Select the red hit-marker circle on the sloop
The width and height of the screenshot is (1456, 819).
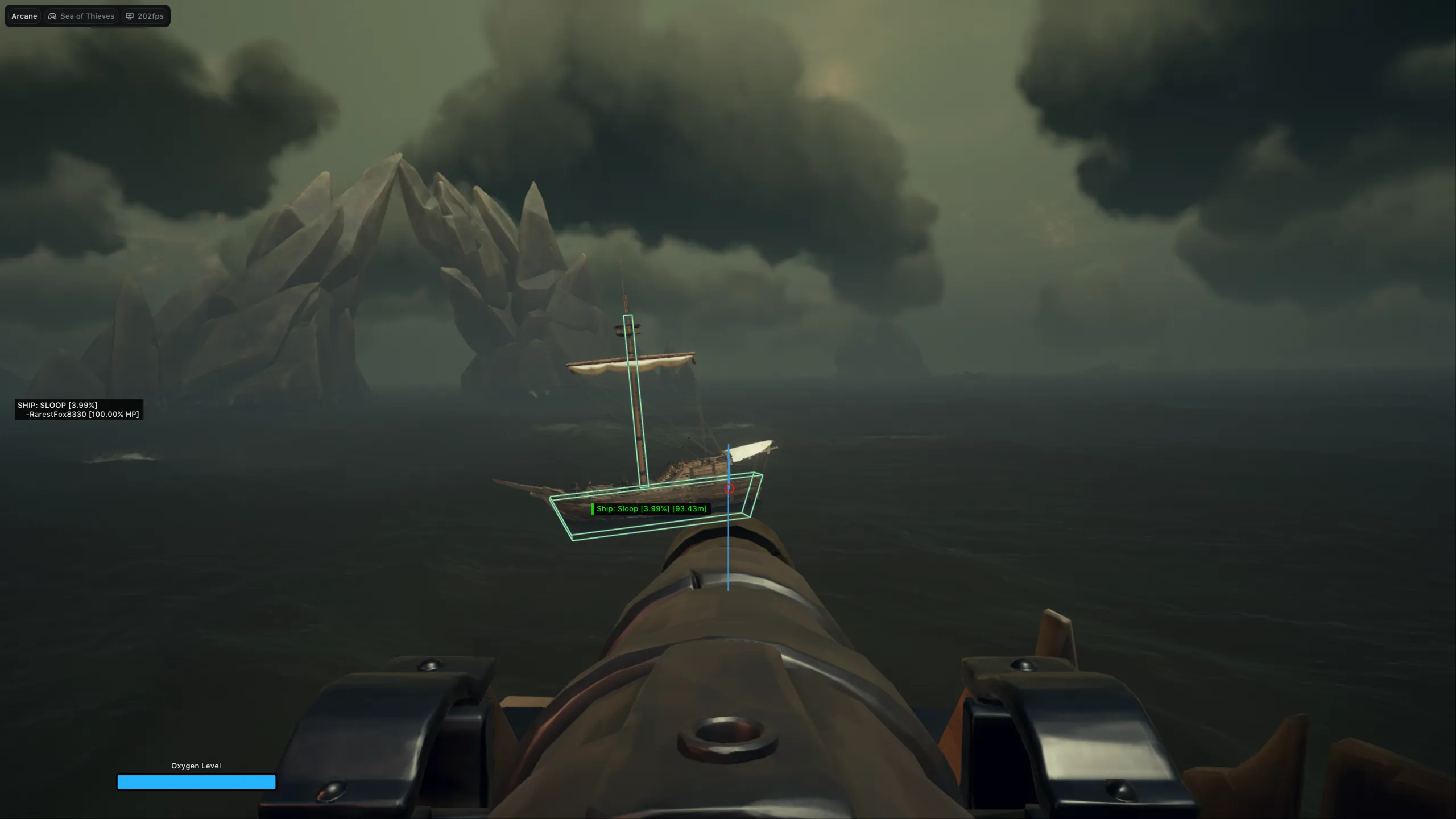click(730, 488)
